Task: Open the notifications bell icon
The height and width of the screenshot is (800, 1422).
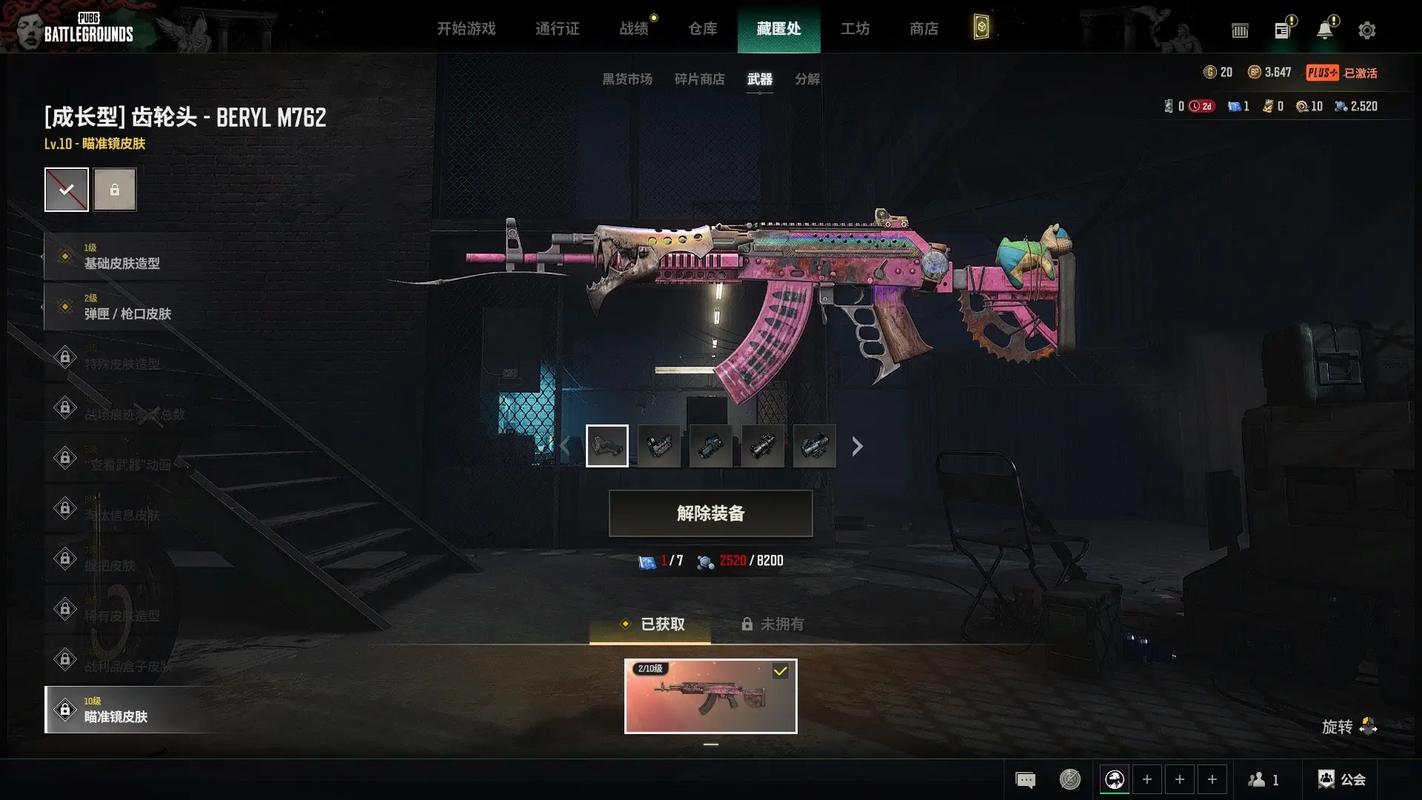Action: [x=1325, y=30]
